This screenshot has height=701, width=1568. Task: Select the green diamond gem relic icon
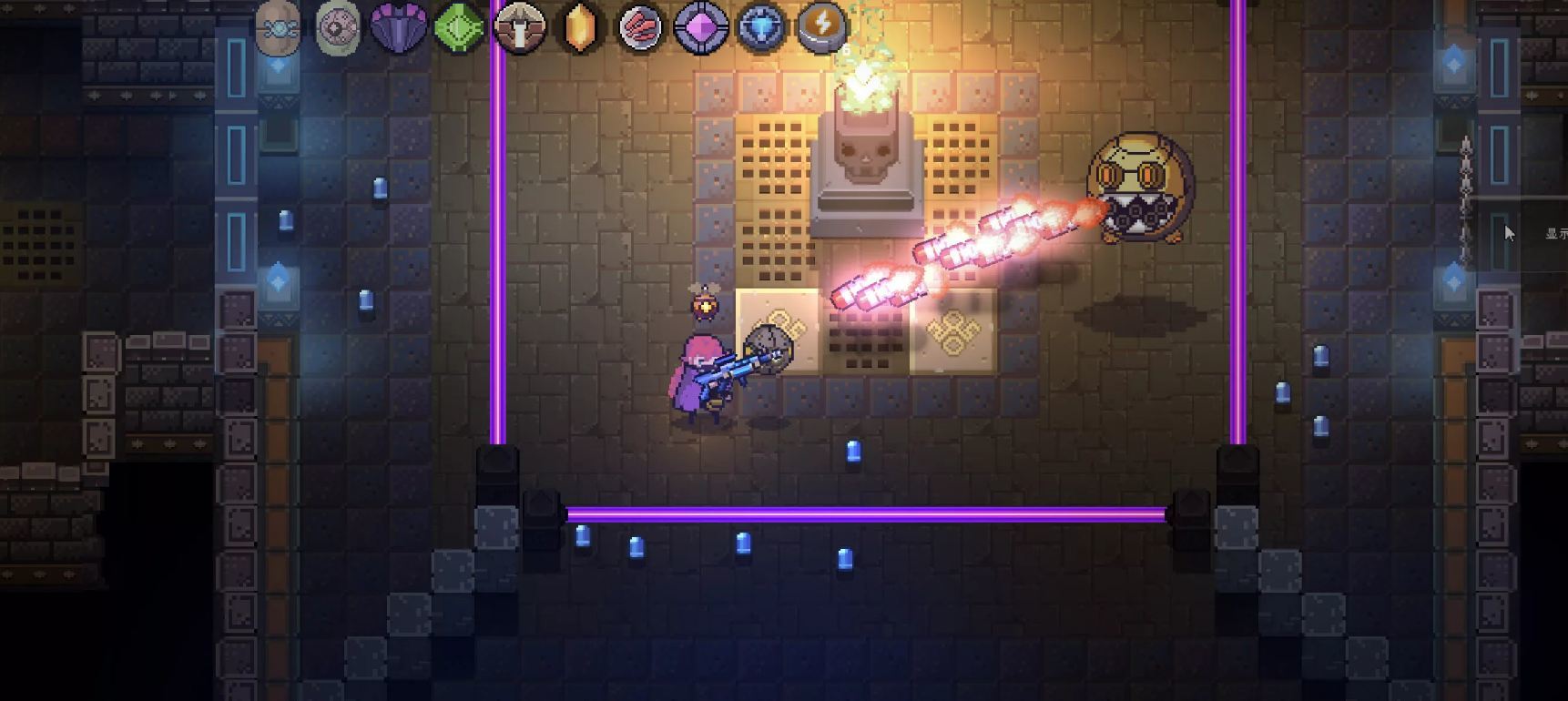[458, 28]
